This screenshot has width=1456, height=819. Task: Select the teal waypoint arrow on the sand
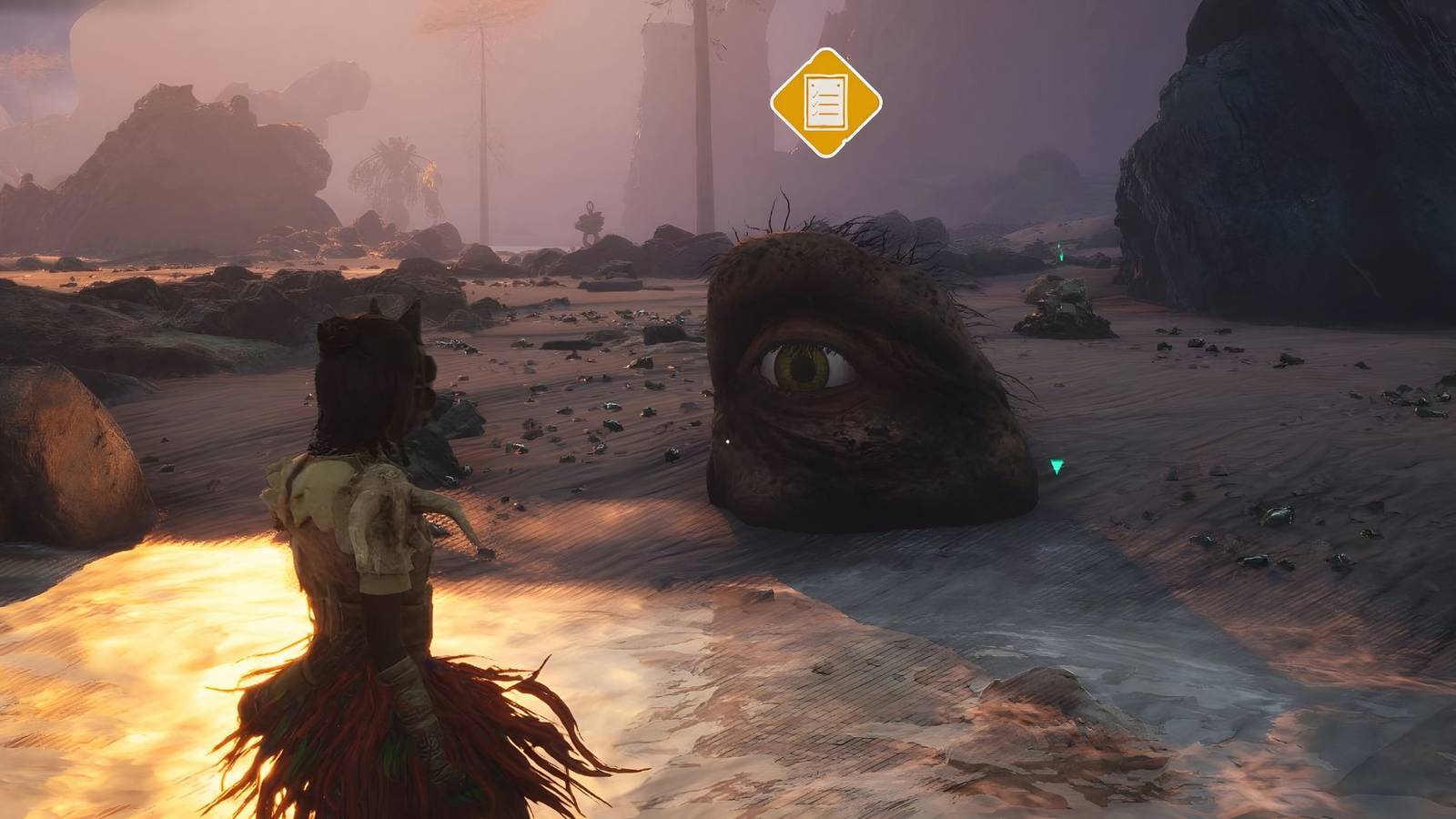point(1054,467)
